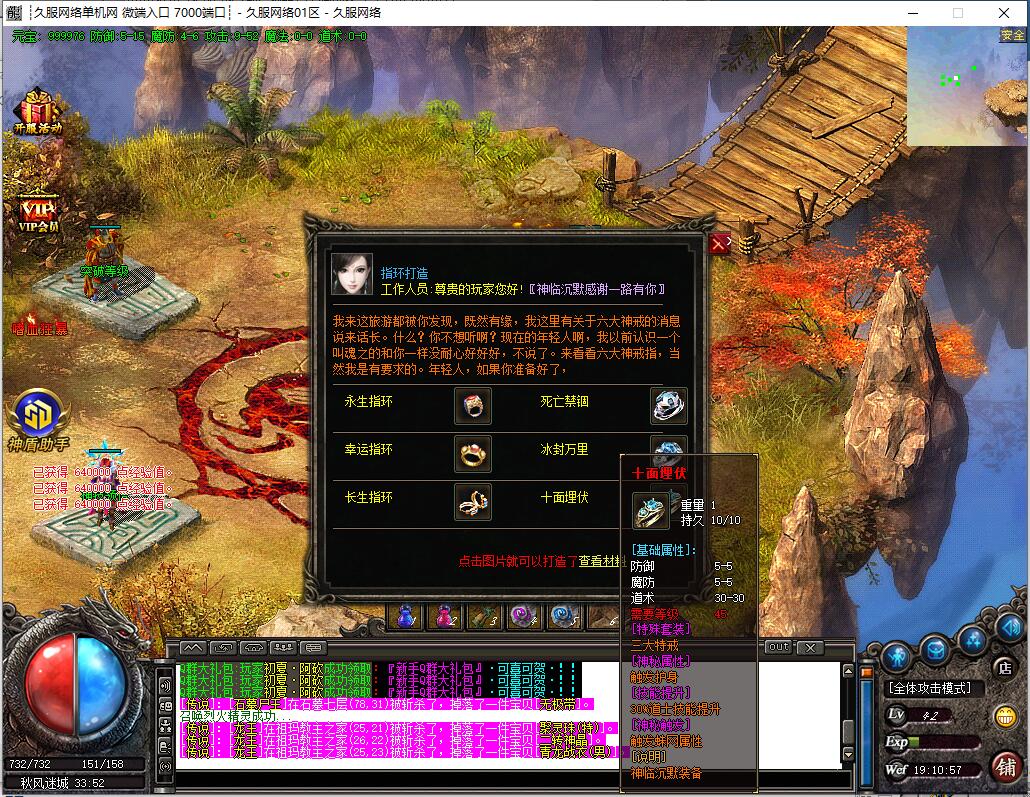The width and height of the screenshot is (1030, 797).
Task: Open the yellow smiley emote button
Action: point(1005,716)
